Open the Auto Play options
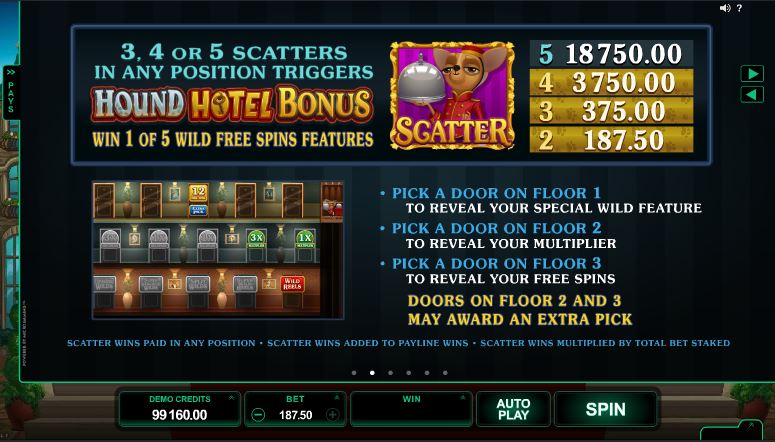This screenshot has height=442, width=775. [x=513, y=409]
